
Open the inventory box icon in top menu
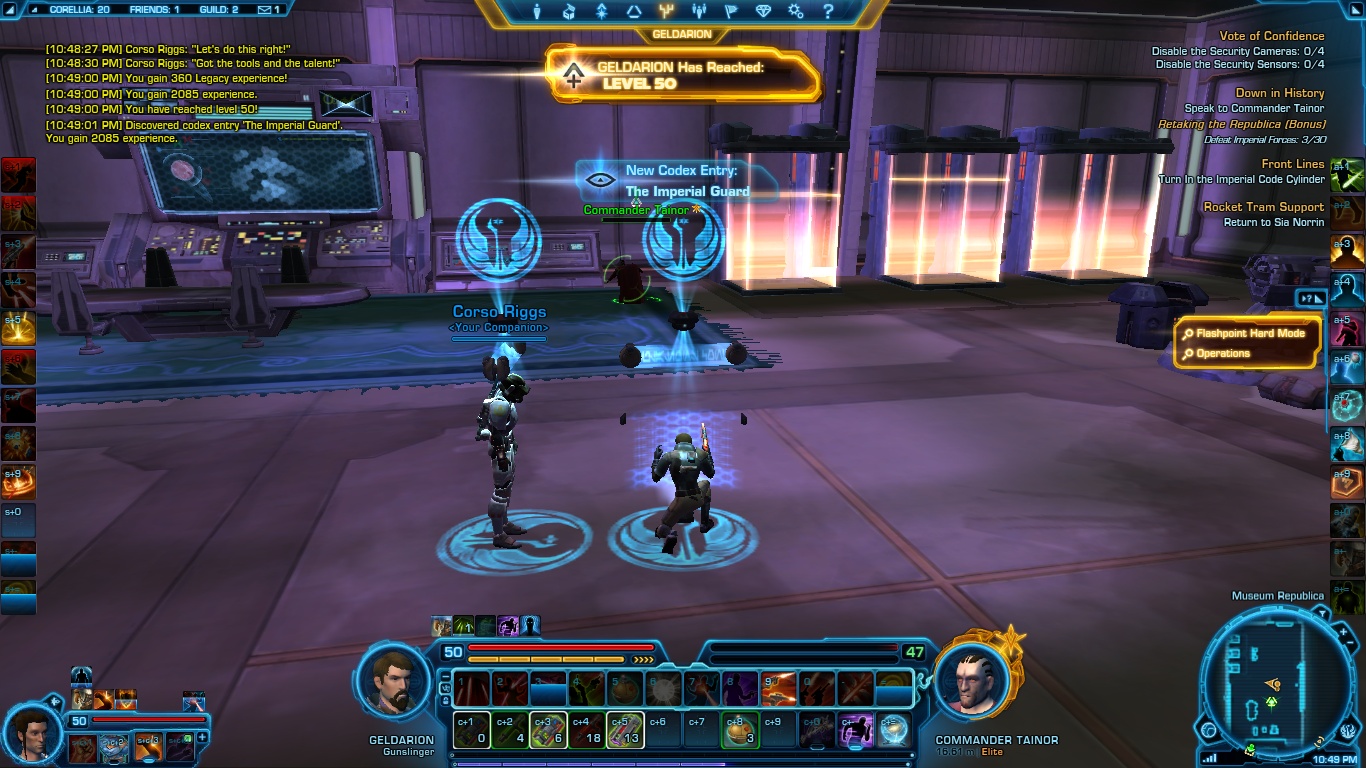click(569, 12)
